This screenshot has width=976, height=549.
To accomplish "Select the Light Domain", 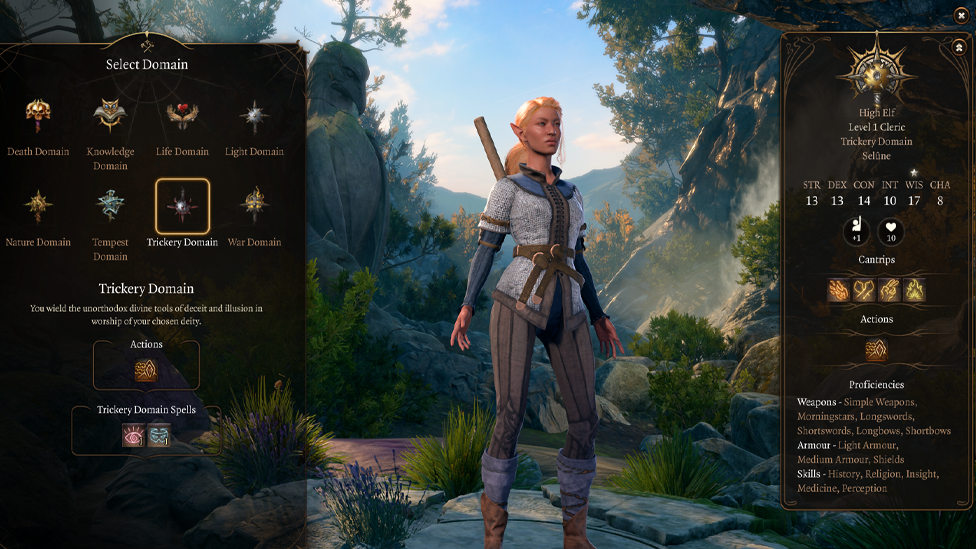I will [254, 116].
